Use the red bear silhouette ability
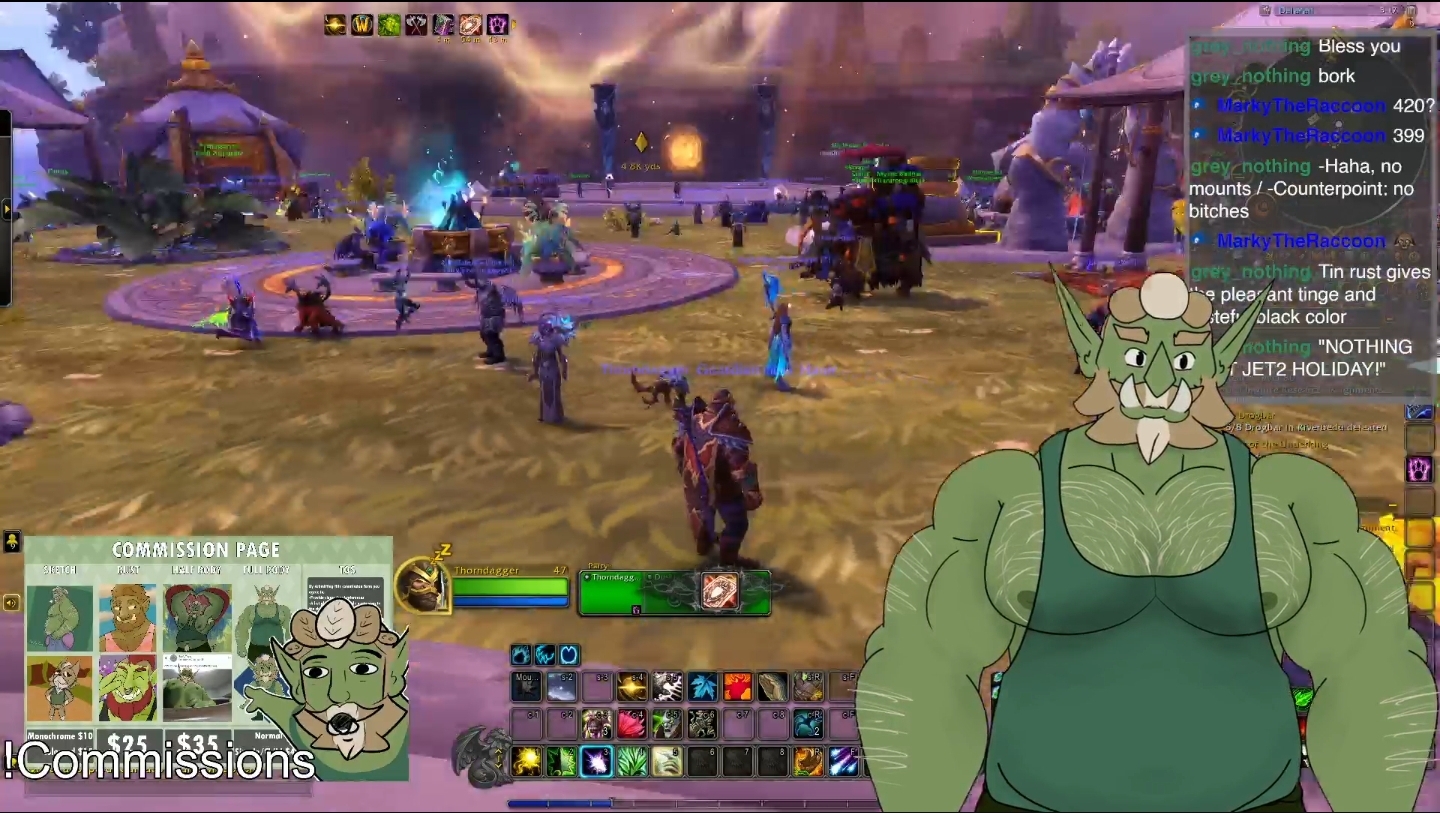The image size is (1440, 813). click(x=737, y=687)
